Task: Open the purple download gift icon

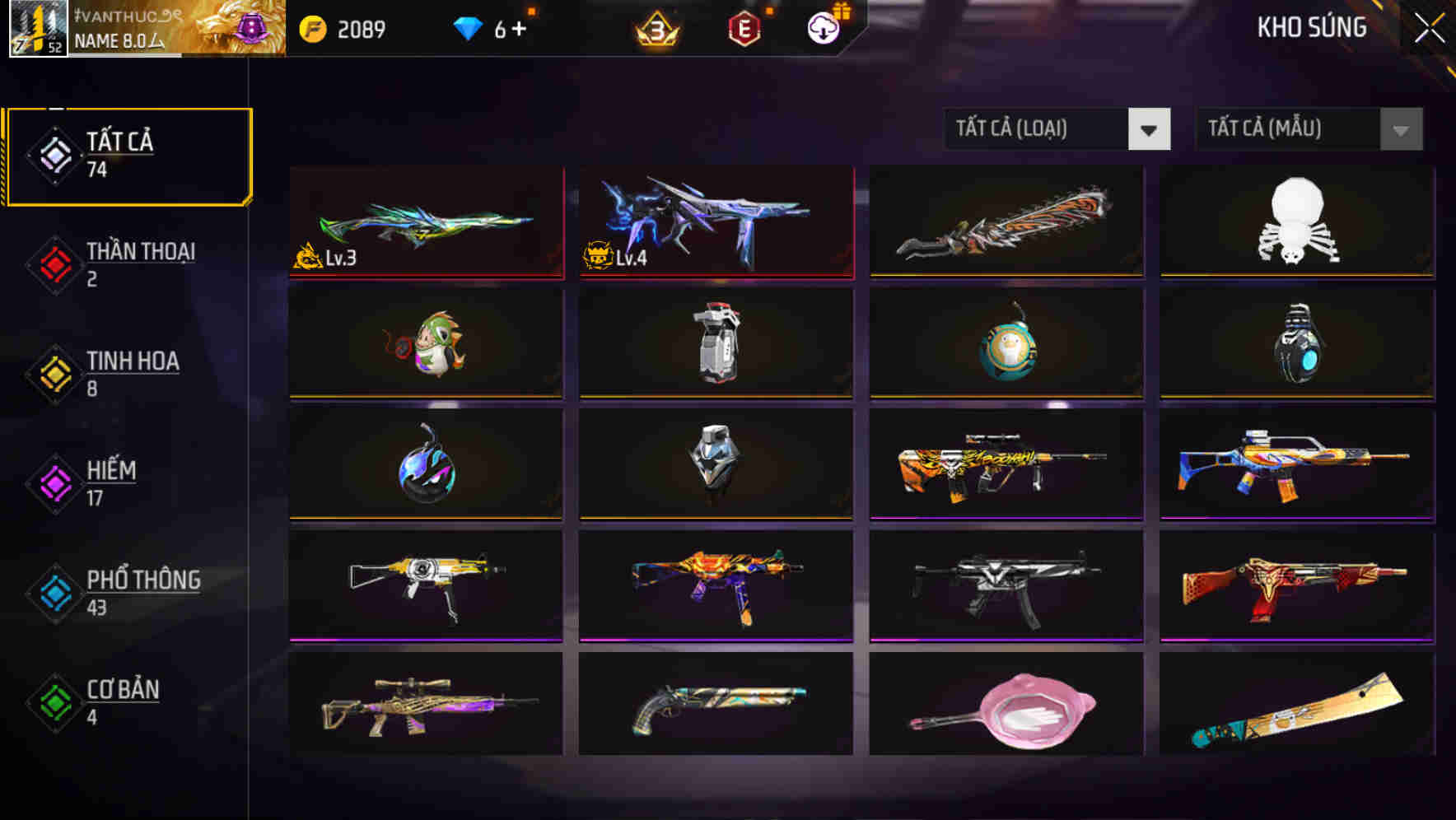Action: coord(823,27)
